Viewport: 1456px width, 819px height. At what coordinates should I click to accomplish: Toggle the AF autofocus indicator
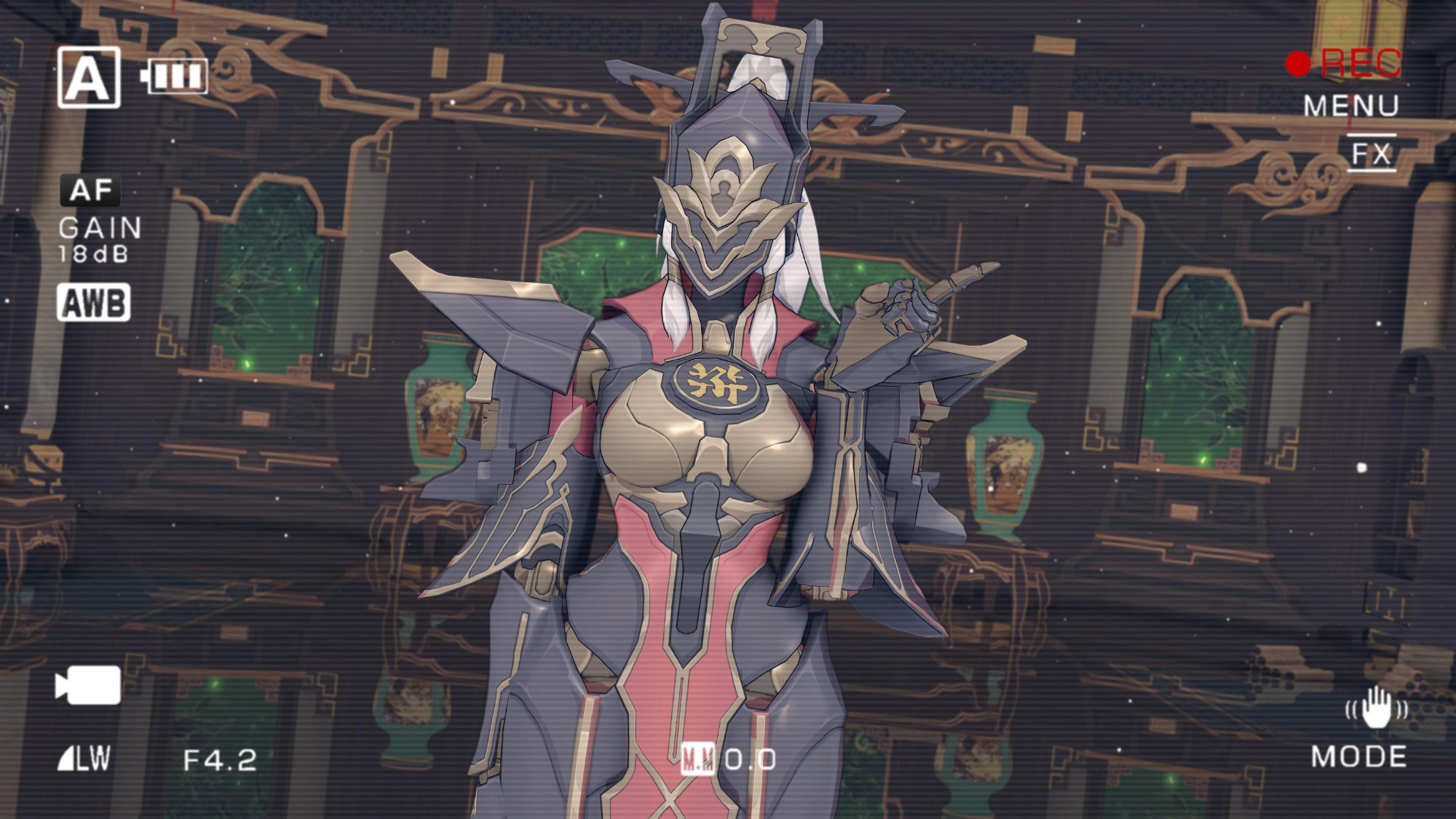tap(91, 191)
